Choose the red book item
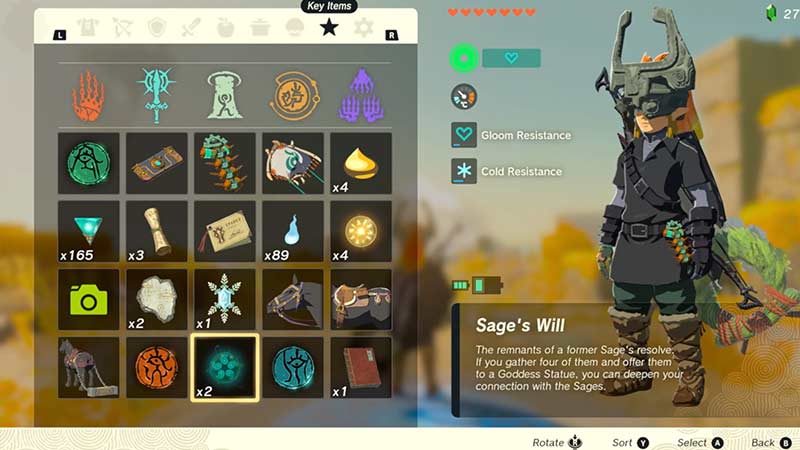Viewport: 800px width, 450px height. coord(361,366)
